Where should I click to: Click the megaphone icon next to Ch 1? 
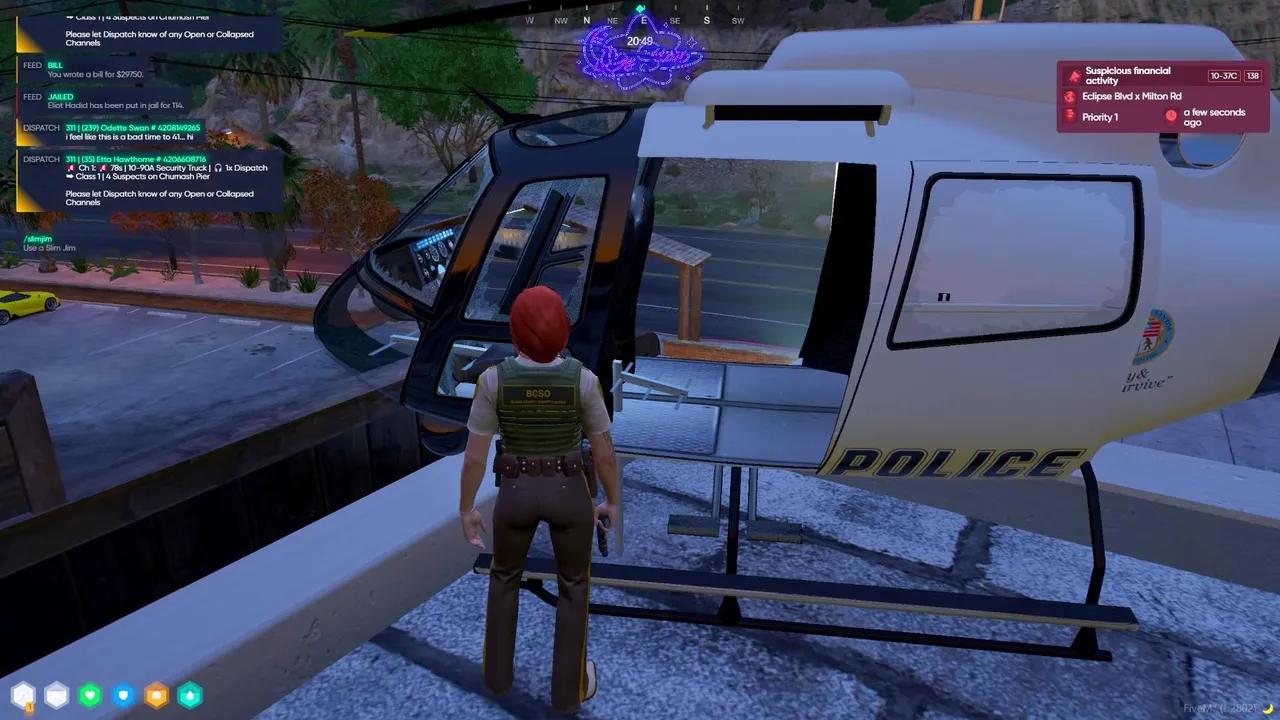tap(71, 167)
